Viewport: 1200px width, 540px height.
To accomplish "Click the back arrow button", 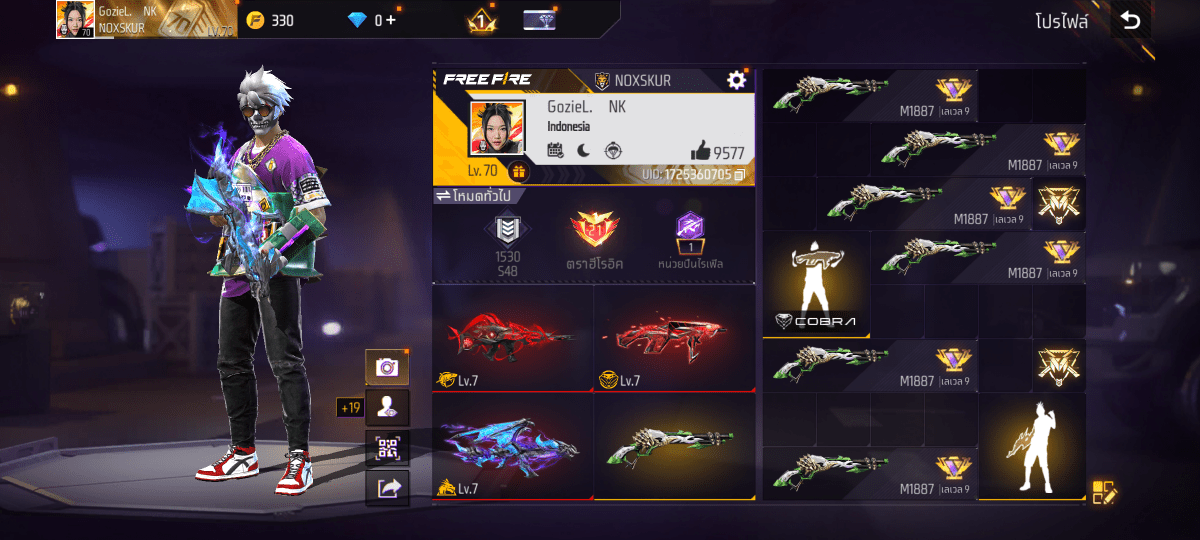I will click(x=1130, y=21).
